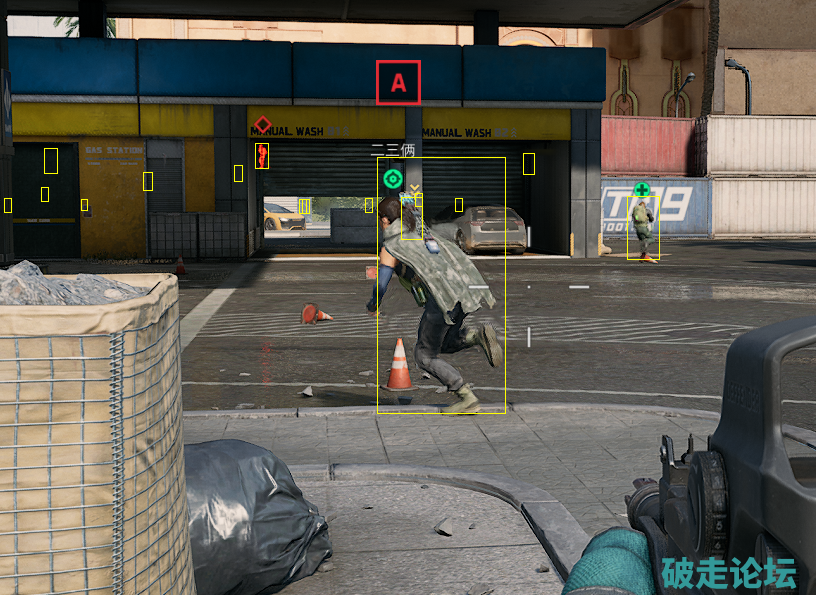Click the green medic cross icon

[641, 189]
